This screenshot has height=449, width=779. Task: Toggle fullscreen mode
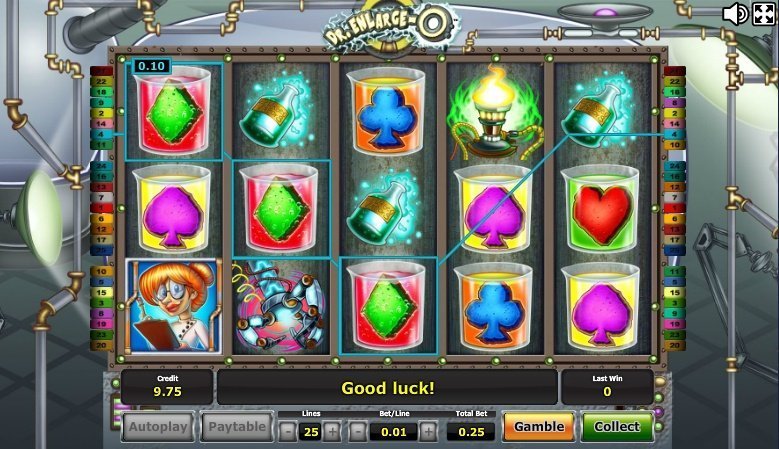tap(763, 13)
